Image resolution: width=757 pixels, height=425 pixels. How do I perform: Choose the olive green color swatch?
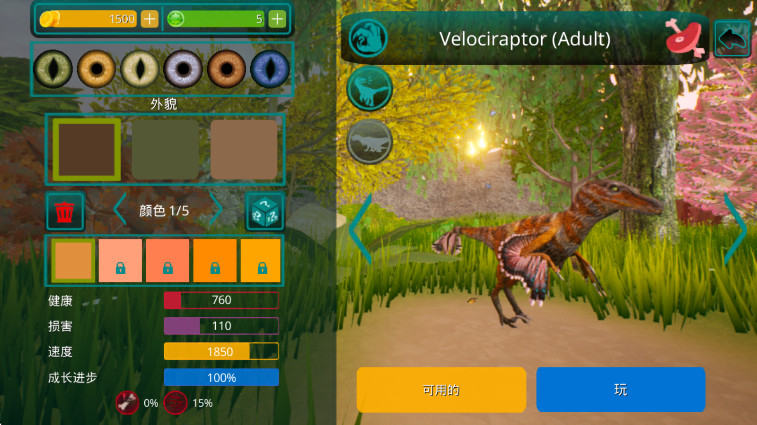tap(165, 149)
